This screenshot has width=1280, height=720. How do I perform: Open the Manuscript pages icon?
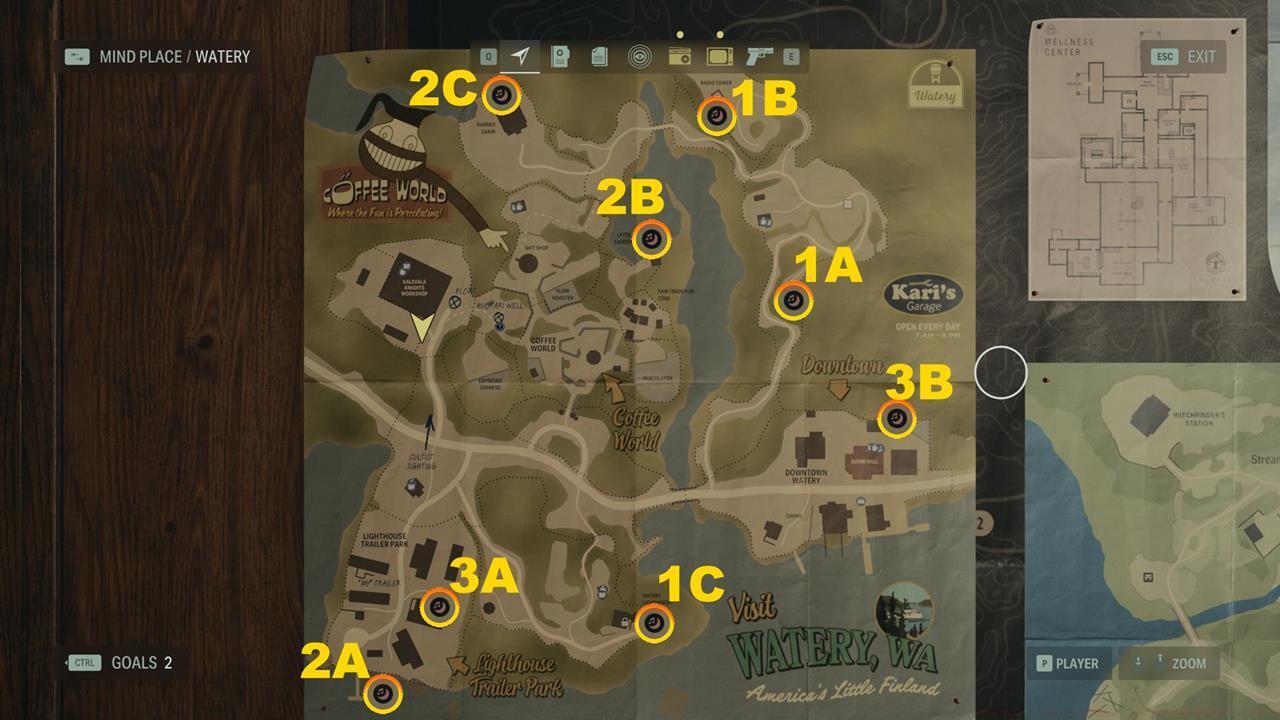pyautogui.click(x=598, y=57)
